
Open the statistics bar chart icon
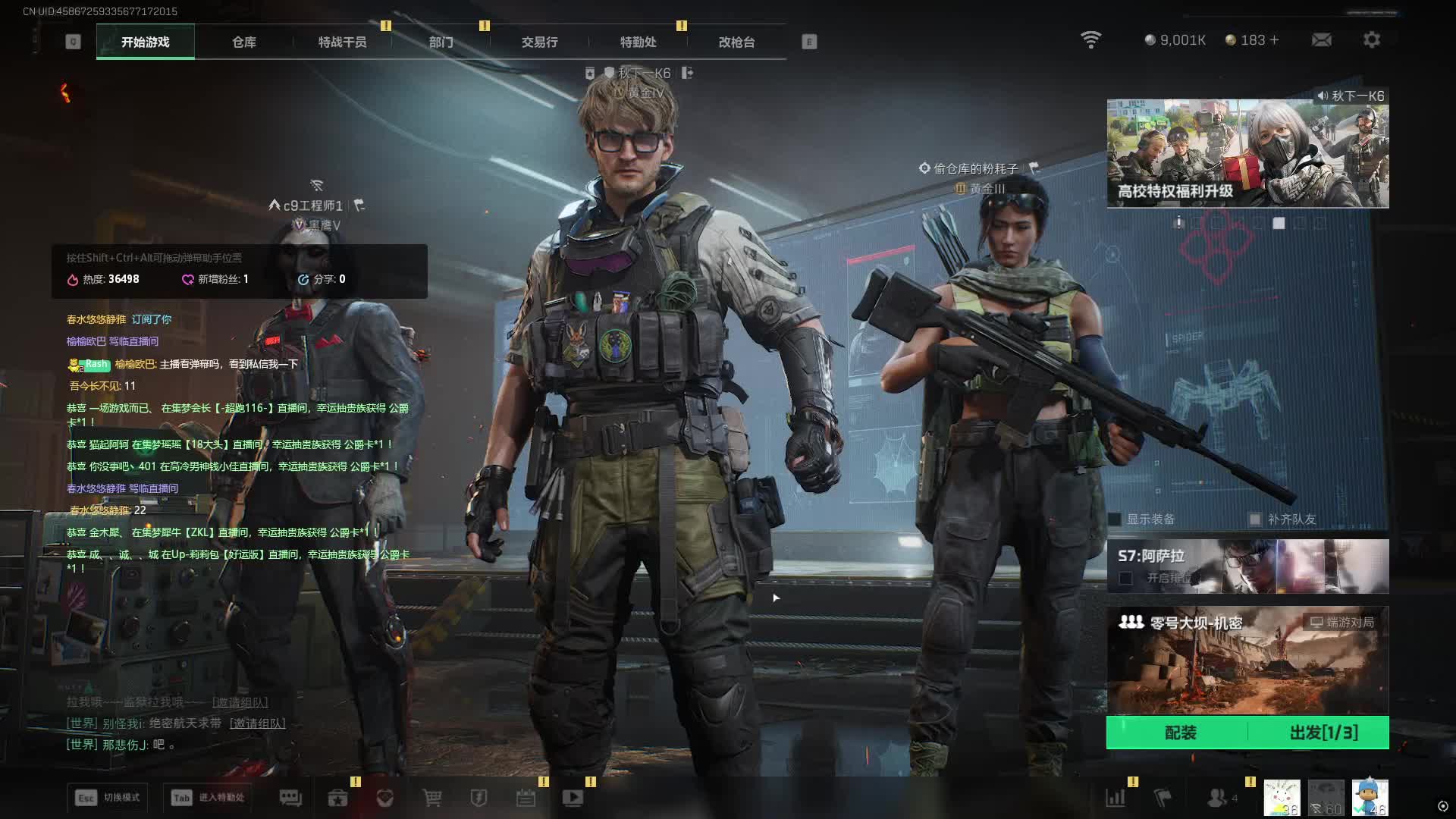(x=1115, y=798)
